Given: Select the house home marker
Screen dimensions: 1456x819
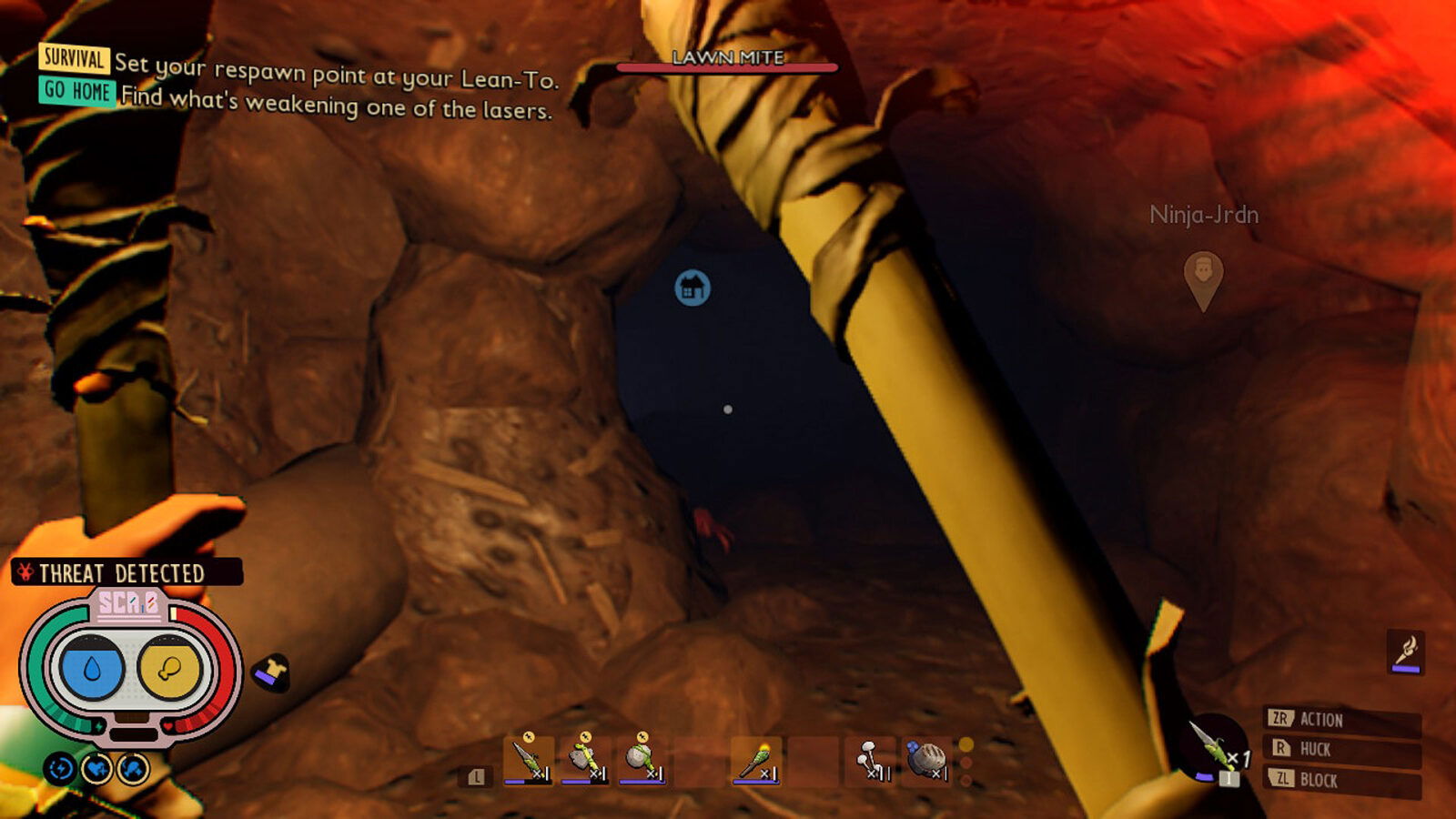Looking at the screenshot, I should point(693,288).
